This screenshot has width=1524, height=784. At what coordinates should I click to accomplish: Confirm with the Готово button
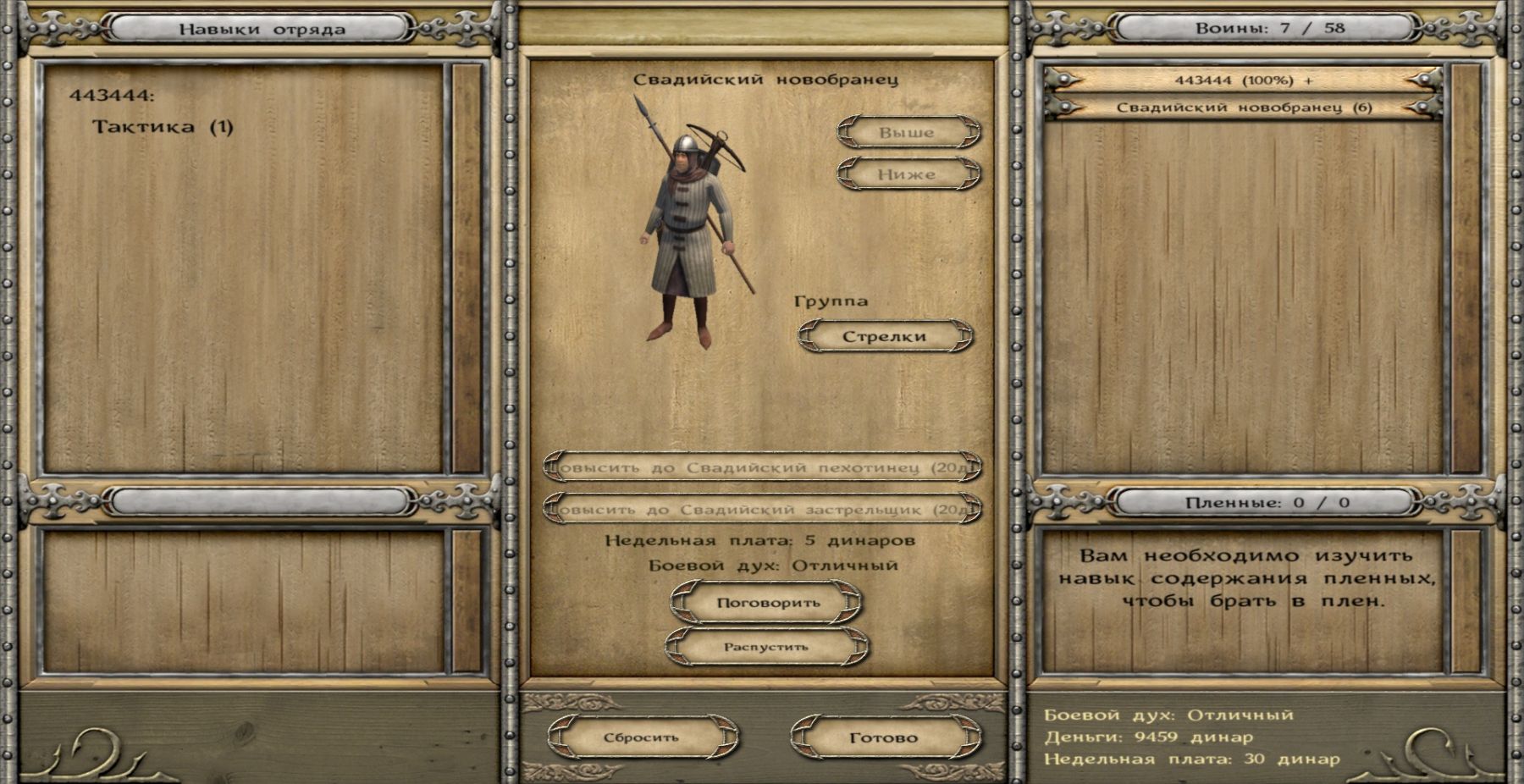(883, 737)
